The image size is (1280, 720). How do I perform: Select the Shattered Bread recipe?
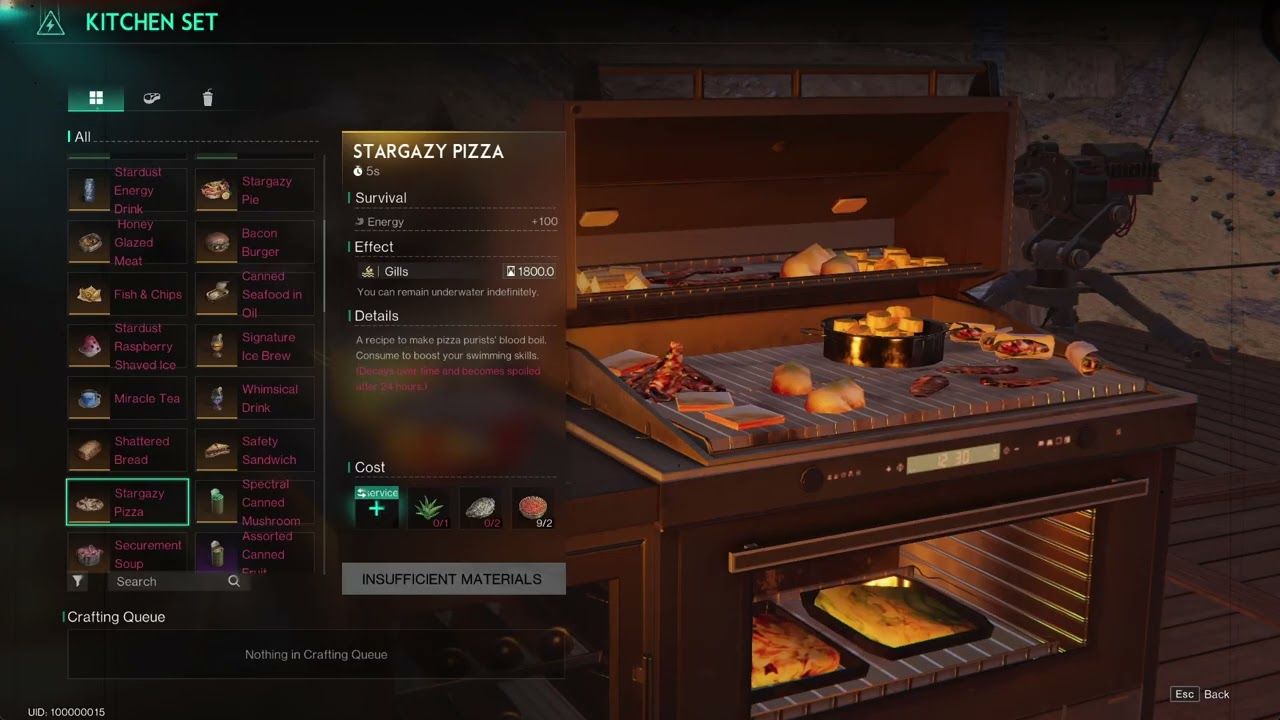click(x=127, y=450)
